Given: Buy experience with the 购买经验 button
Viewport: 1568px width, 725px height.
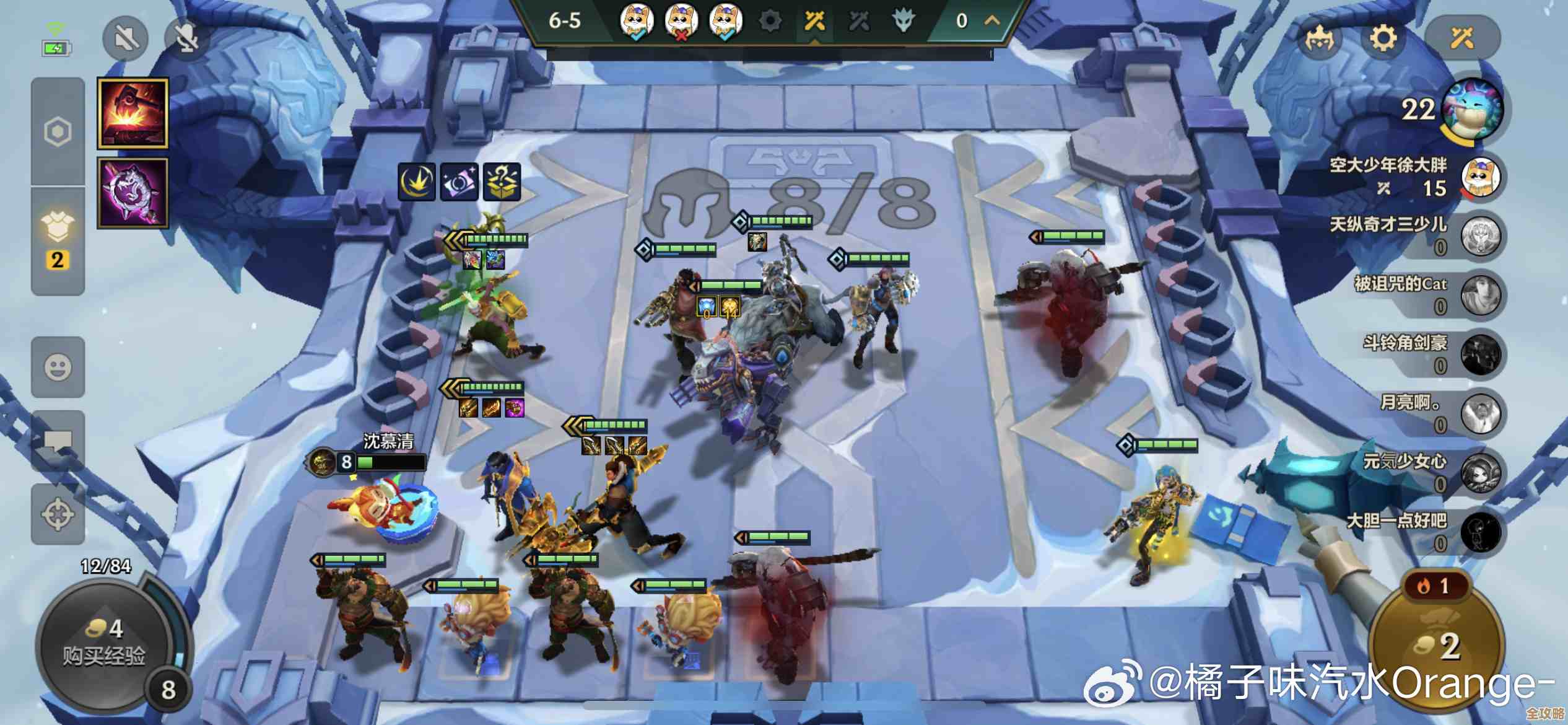Looking at the screenshot, I should pyautogui.click(x=104, y=644).
